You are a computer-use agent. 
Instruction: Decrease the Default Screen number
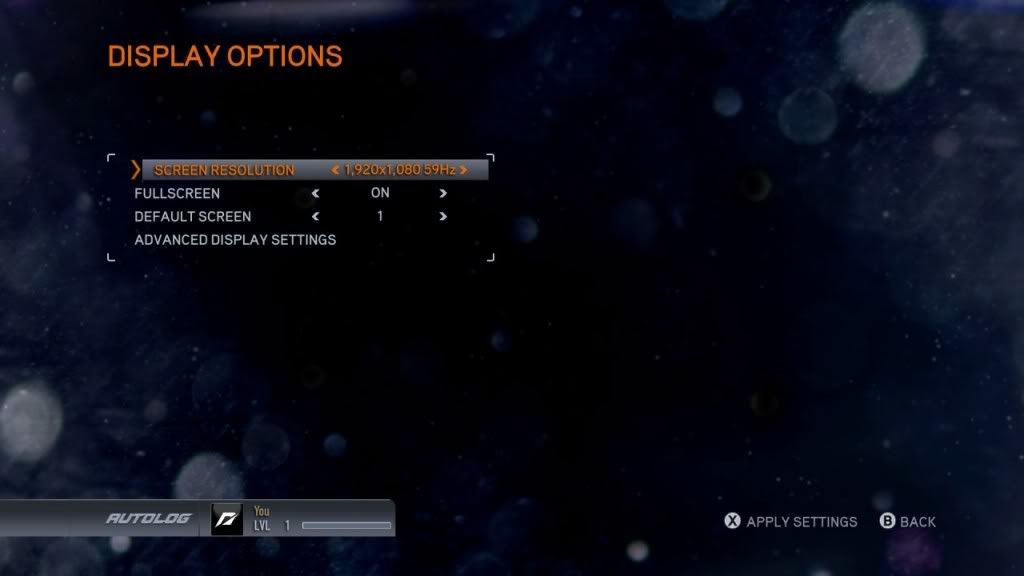coord(316,216)
